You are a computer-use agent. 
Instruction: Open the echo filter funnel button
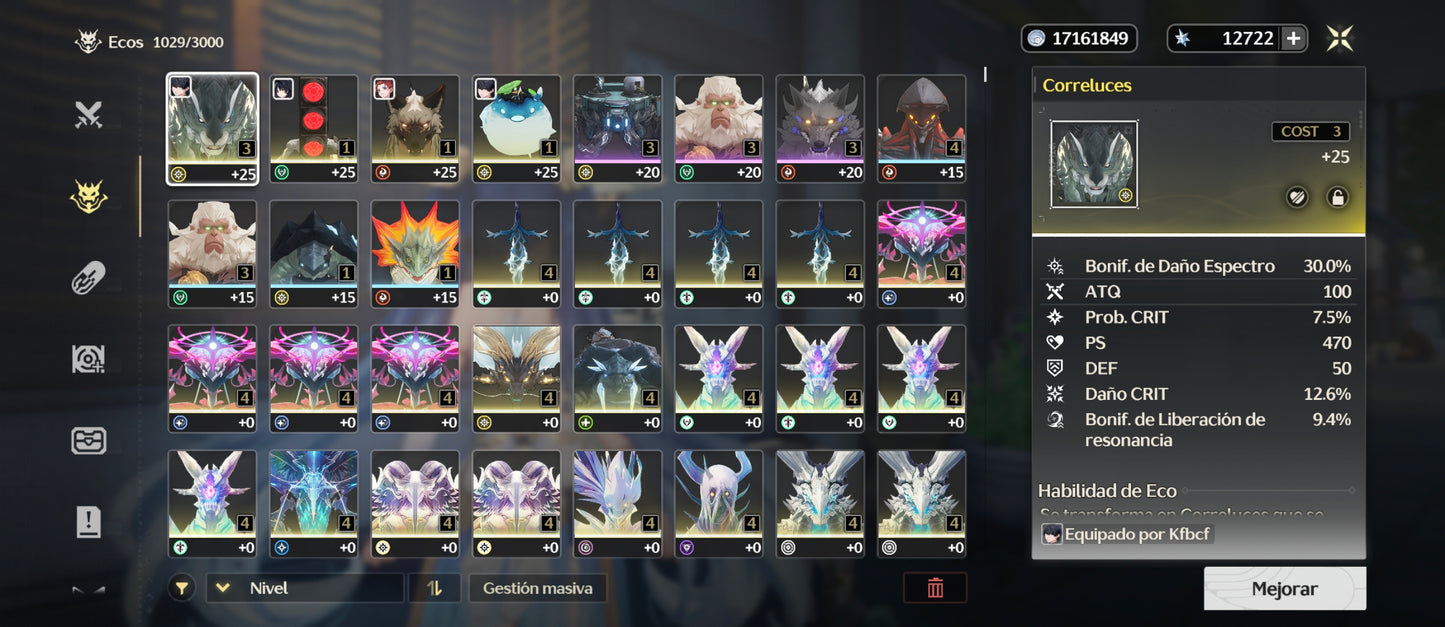[x=181, y=588]
